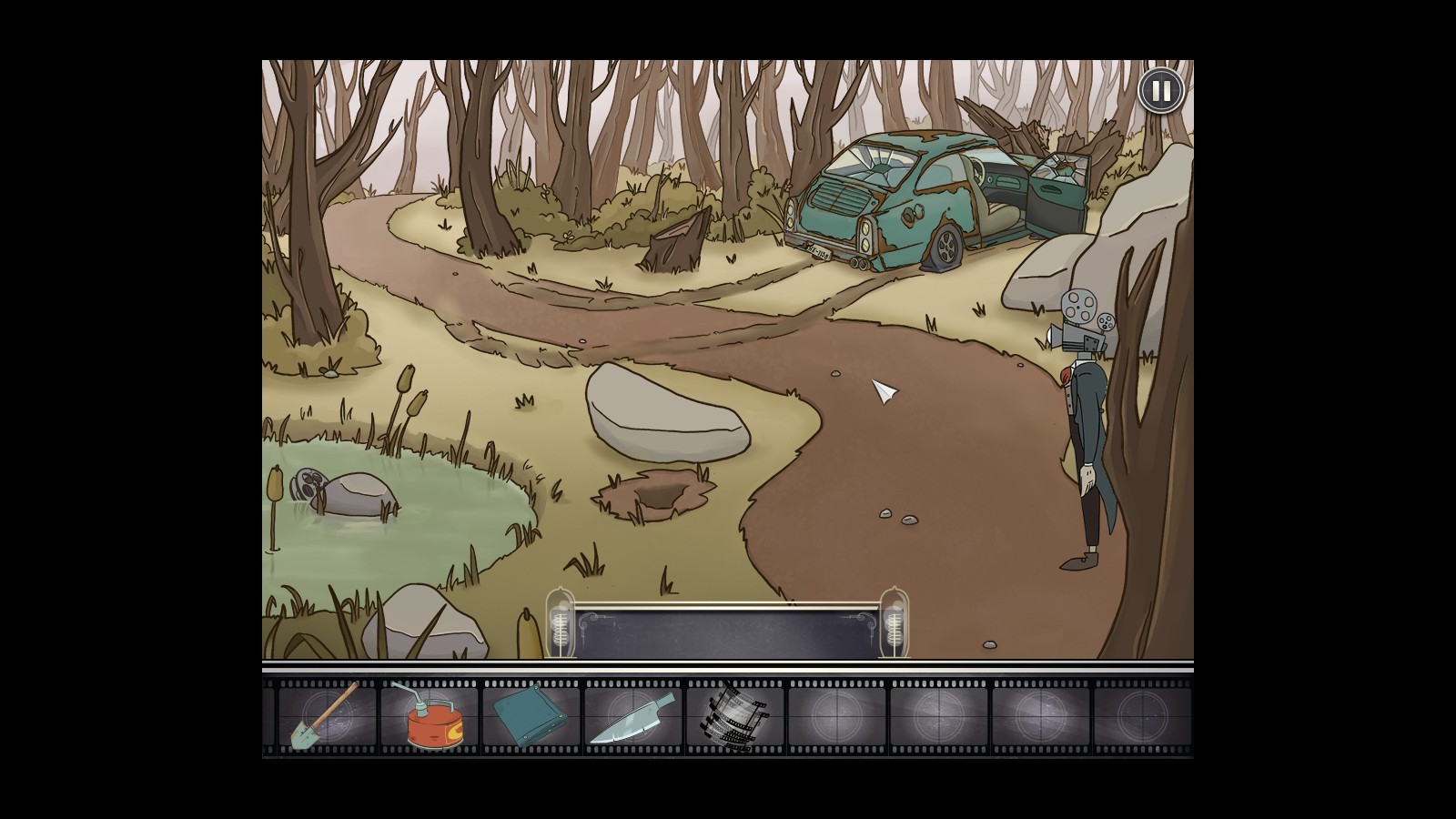Select the shovel in the inventory
The height and width of the screenshot is (819, 1456).
tap(325, 716)
